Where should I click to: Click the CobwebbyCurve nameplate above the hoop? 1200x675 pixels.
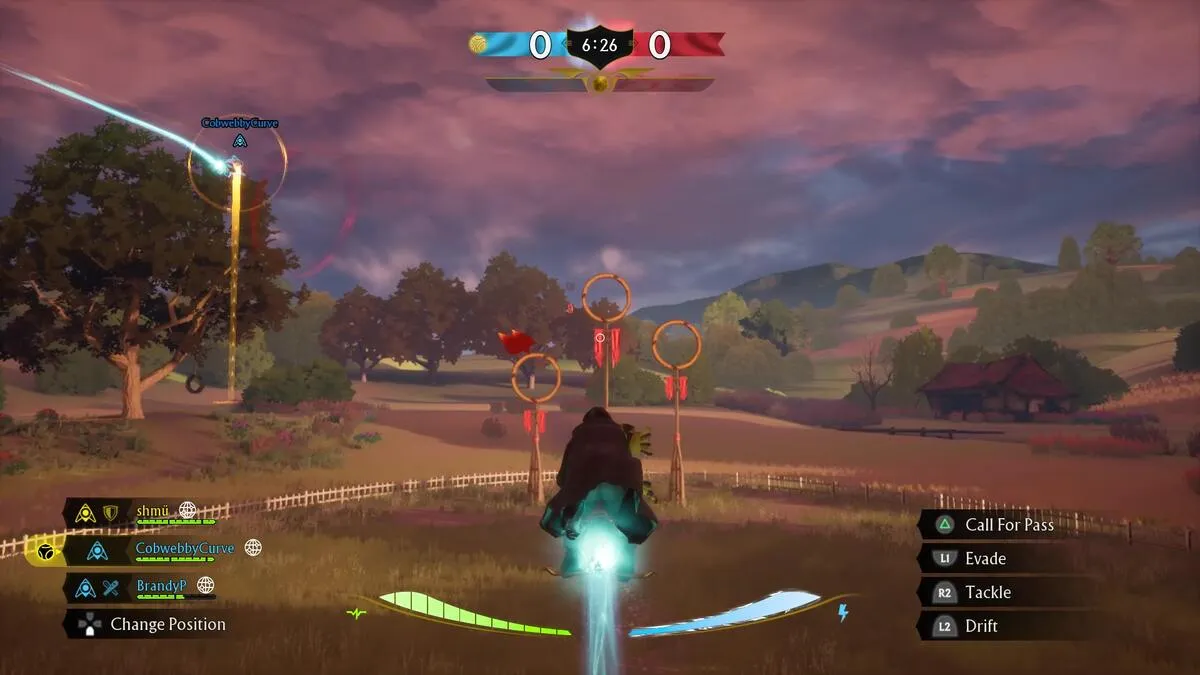(240, 123)
